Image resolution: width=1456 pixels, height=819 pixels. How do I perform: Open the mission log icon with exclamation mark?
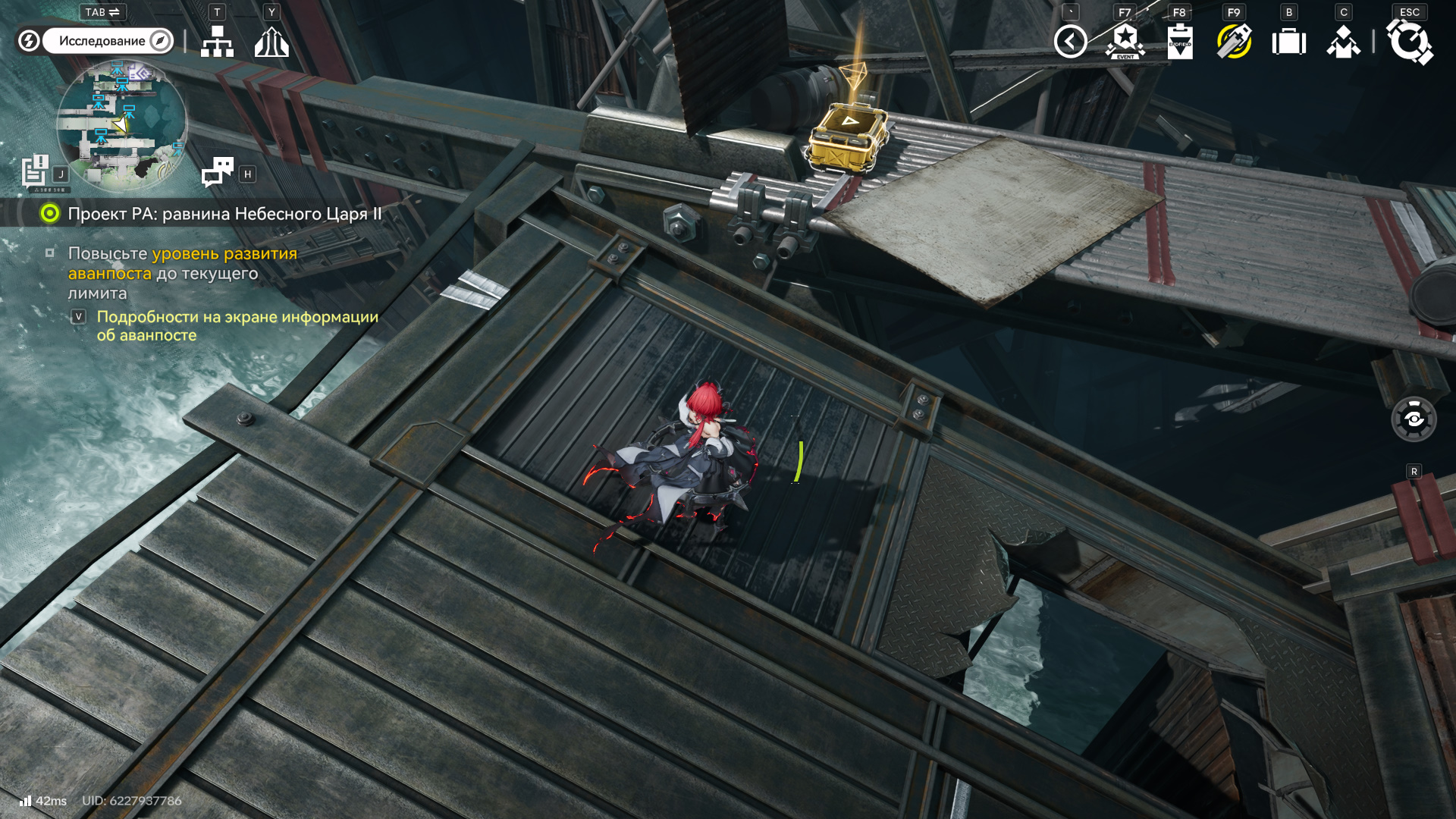click(x=35, y=171)
